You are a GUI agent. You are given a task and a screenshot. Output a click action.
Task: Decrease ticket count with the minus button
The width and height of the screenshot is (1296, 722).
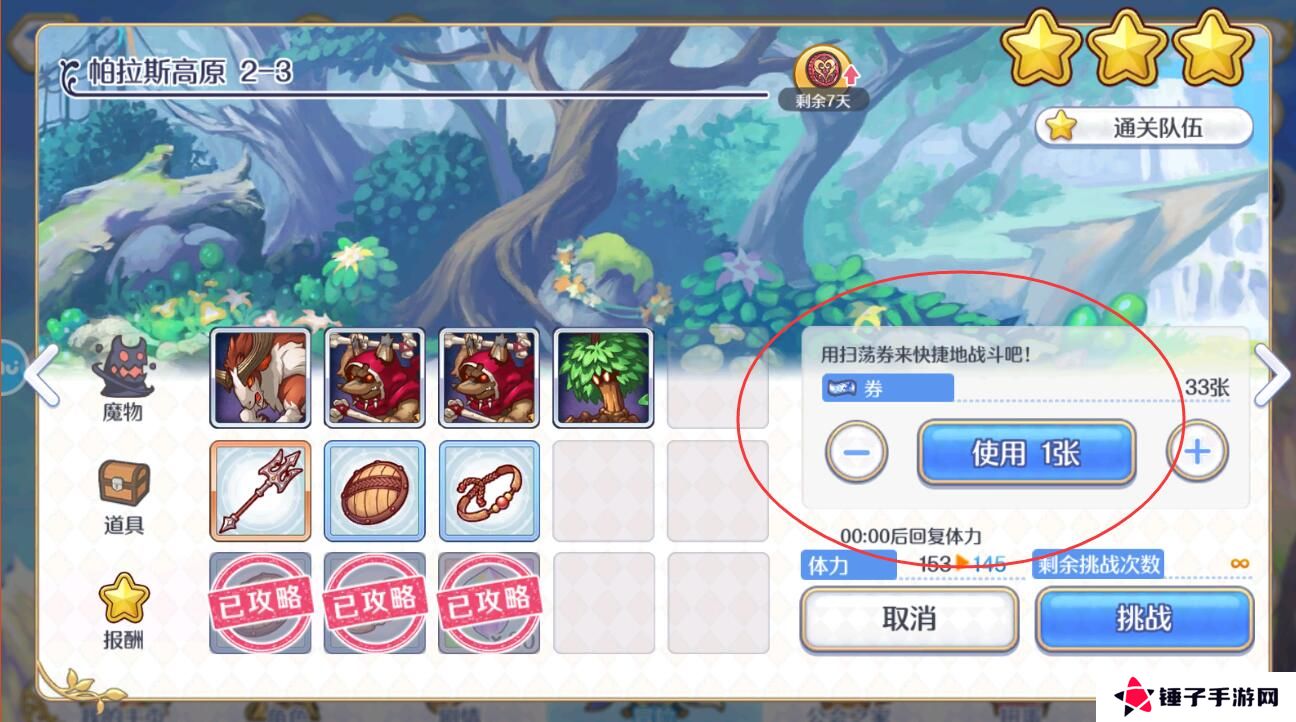coord(855,452)
